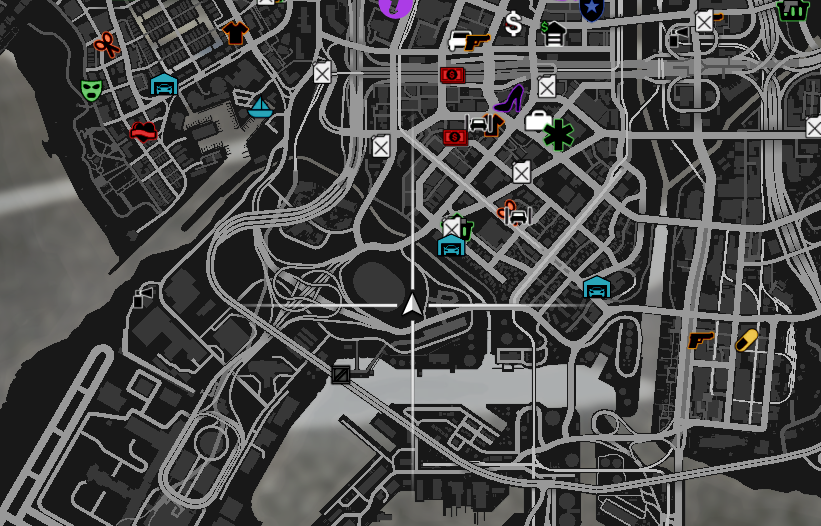
Task: Click the white player arrow marker
Action: (412, 304)
